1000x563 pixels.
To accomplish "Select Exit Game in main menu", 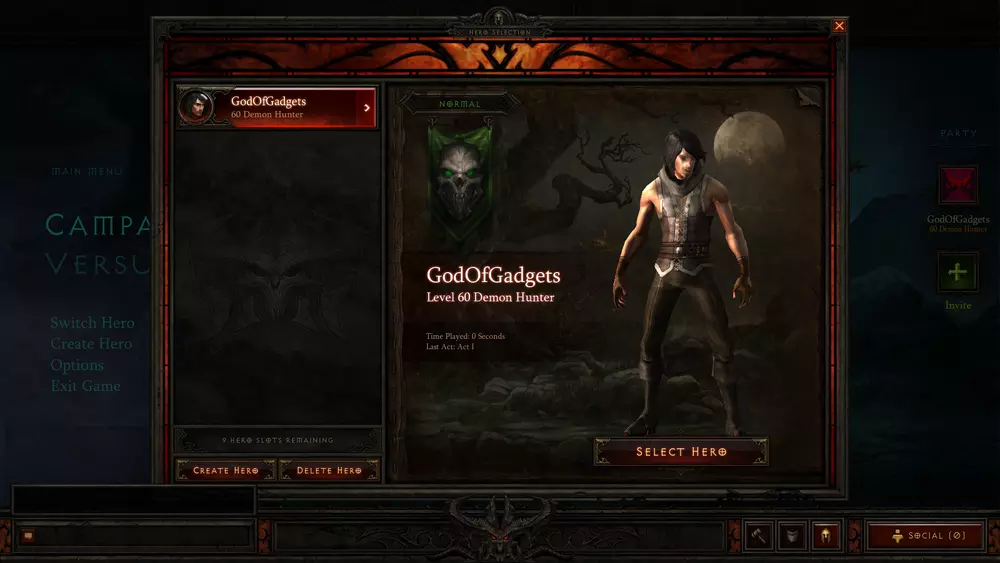I will (x=85, y=386).
